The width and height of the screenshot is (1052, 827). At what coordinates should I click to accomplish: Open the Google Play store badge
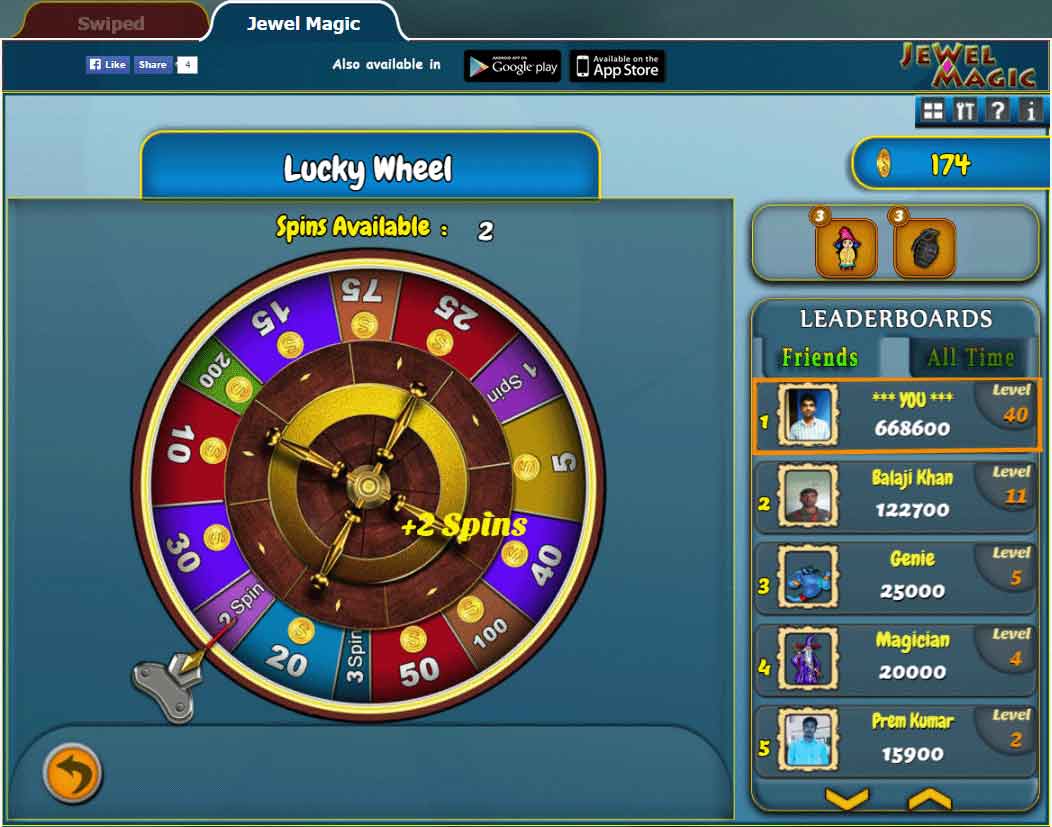[512, 66]
